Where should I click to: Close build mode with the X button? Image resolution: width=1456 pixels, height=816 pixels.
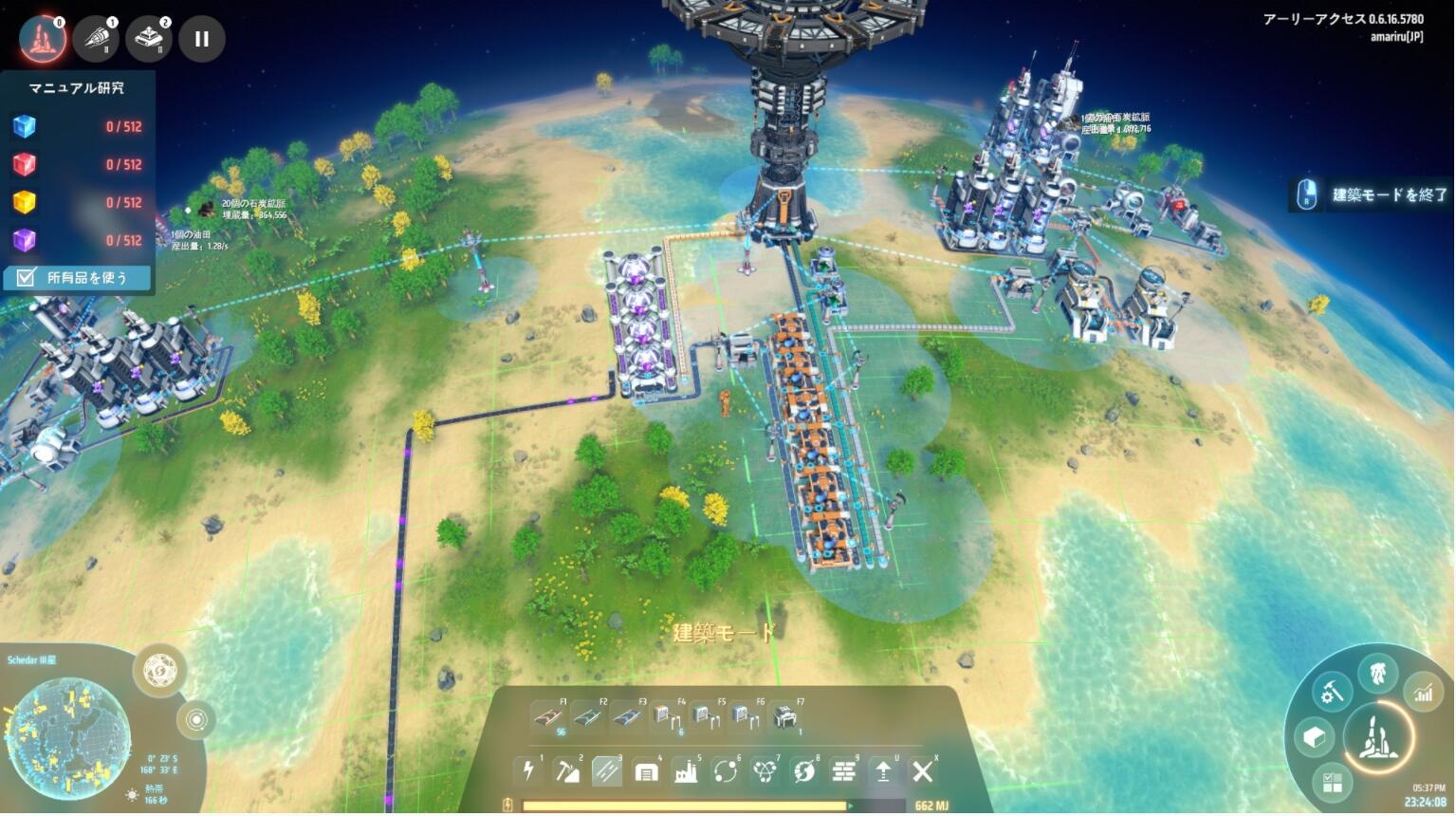pos(922,771)
